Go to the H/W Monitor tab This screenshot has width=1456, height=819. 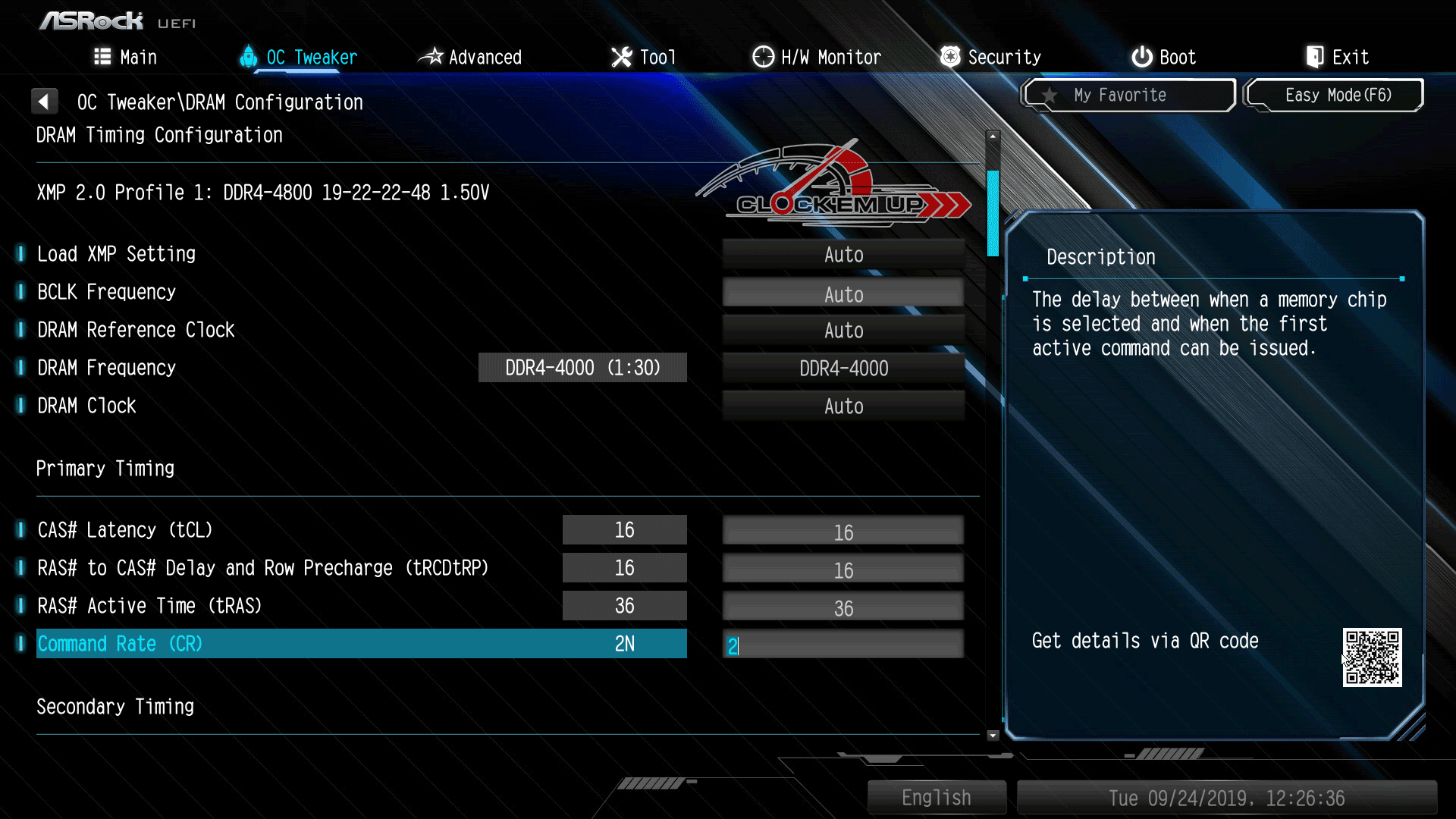click(x=817, y=57)
